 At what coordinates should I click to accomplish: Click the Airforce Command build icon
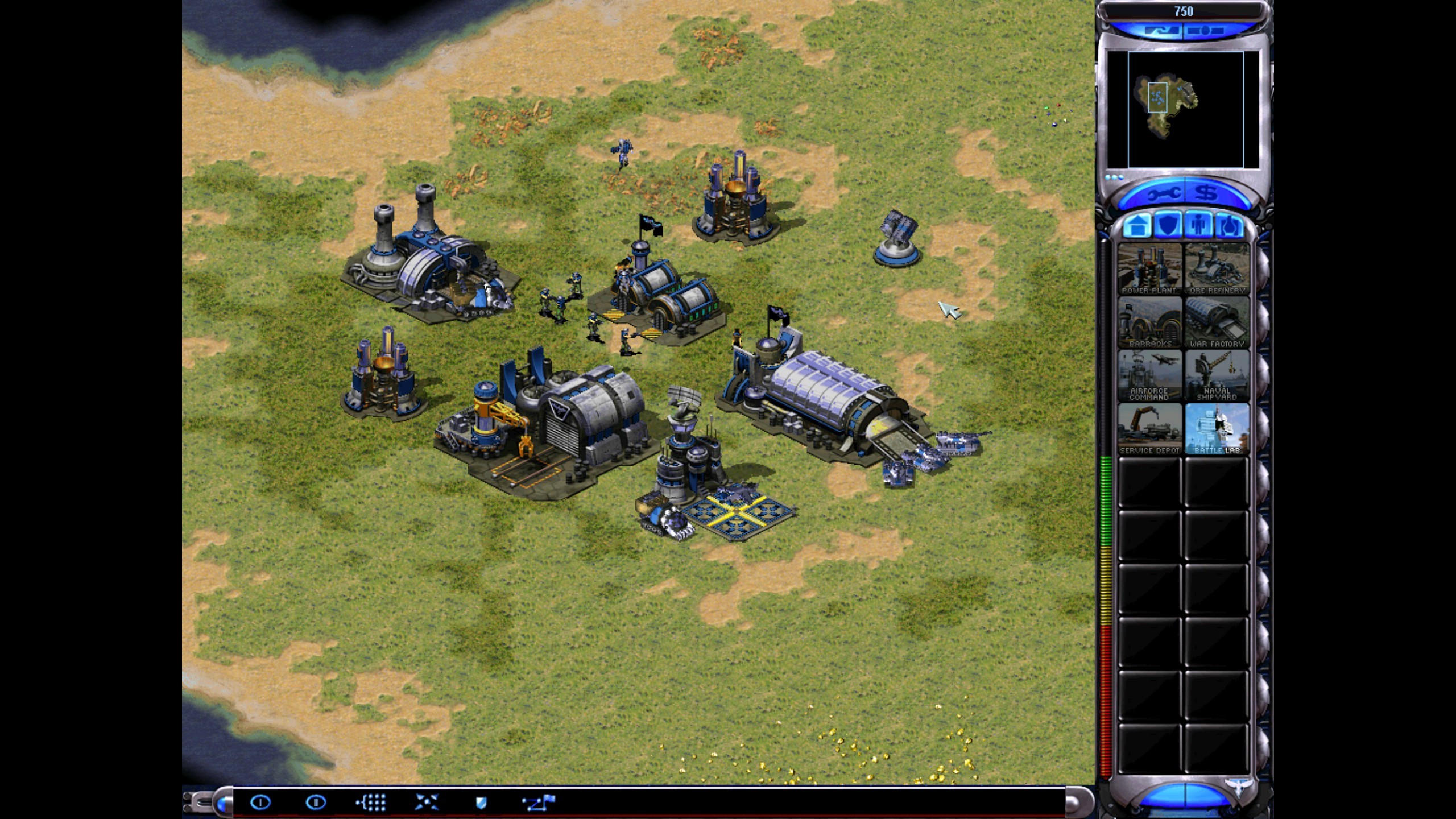pyautogui.click(x=1149, y=375)
